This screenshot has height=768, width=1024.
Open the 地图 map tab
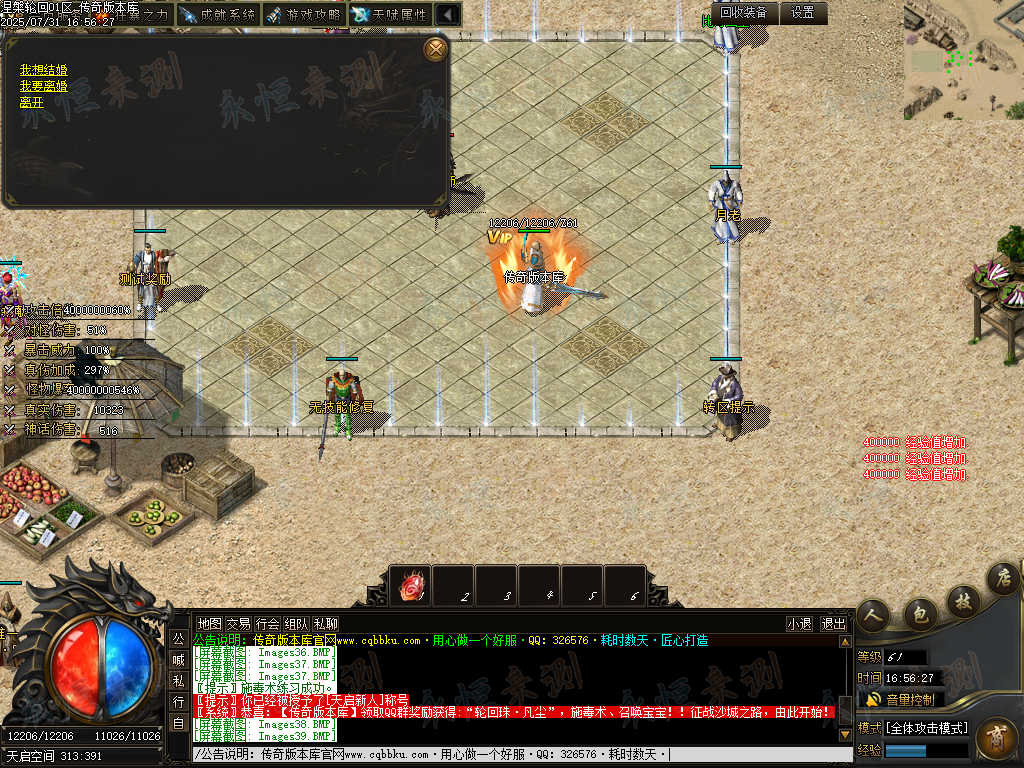(x=209, y=623)
